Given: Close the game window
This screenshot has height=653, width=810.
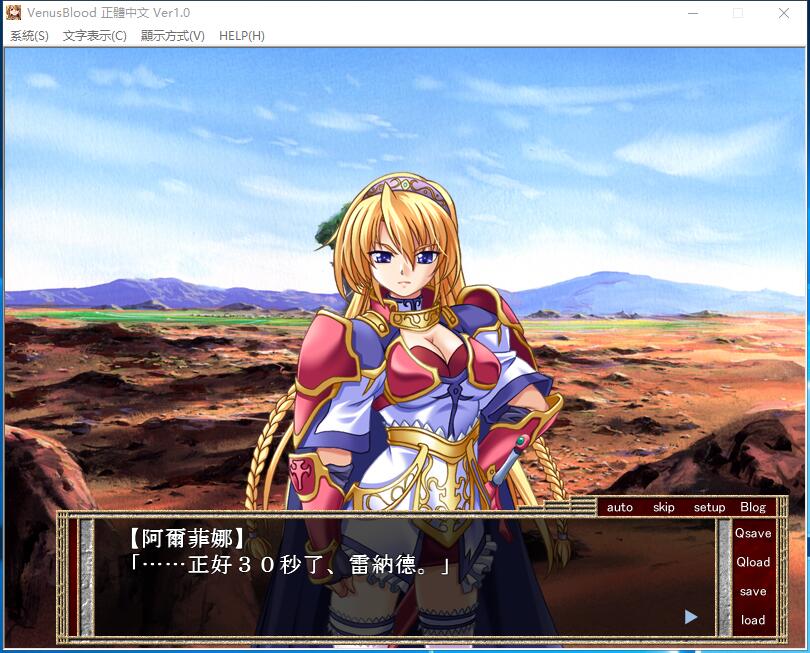Looking at the screenshot, I should point(784,13).
